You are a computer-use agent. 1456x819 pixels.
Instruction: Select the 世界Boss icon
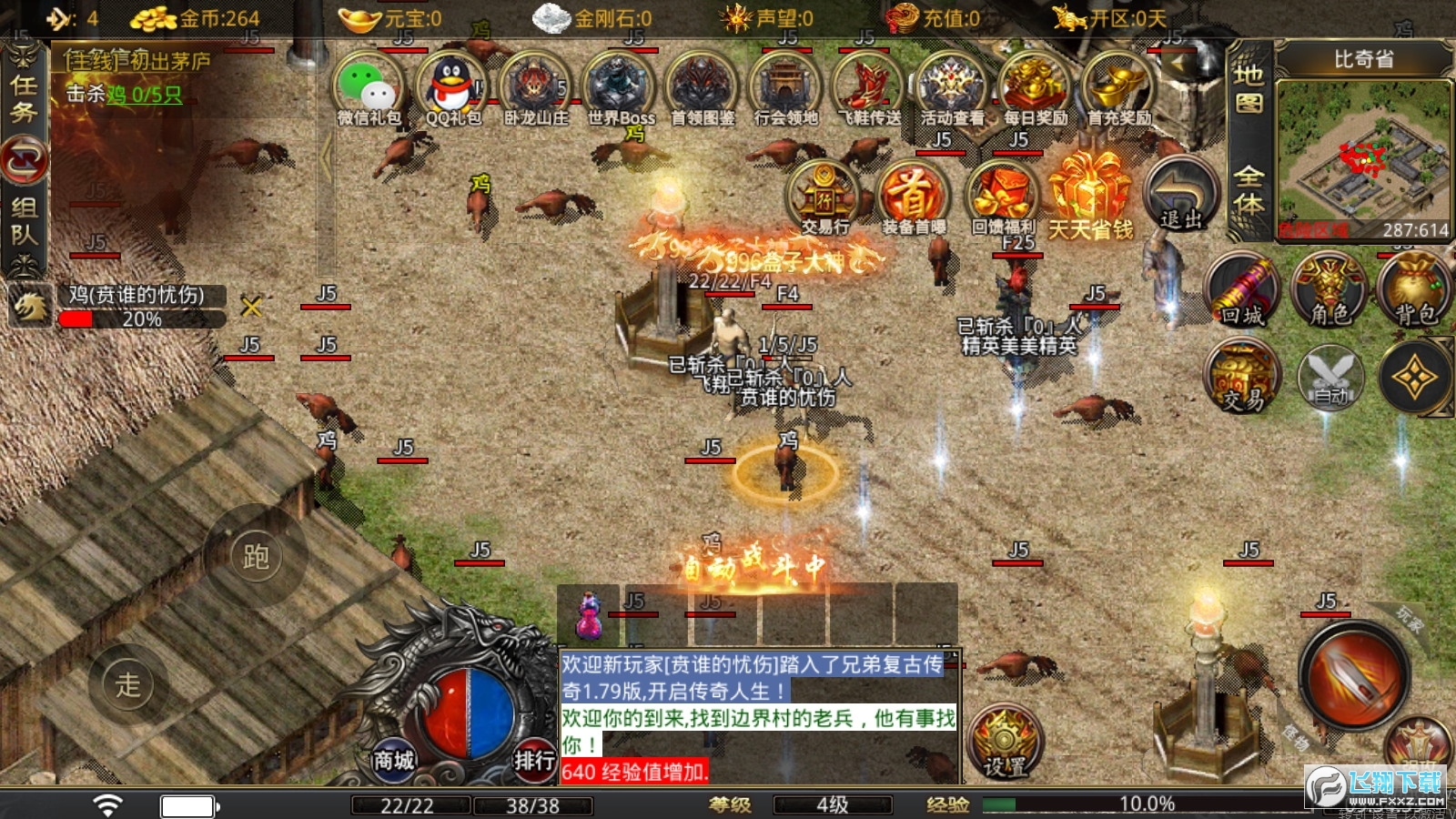[620, 87]
